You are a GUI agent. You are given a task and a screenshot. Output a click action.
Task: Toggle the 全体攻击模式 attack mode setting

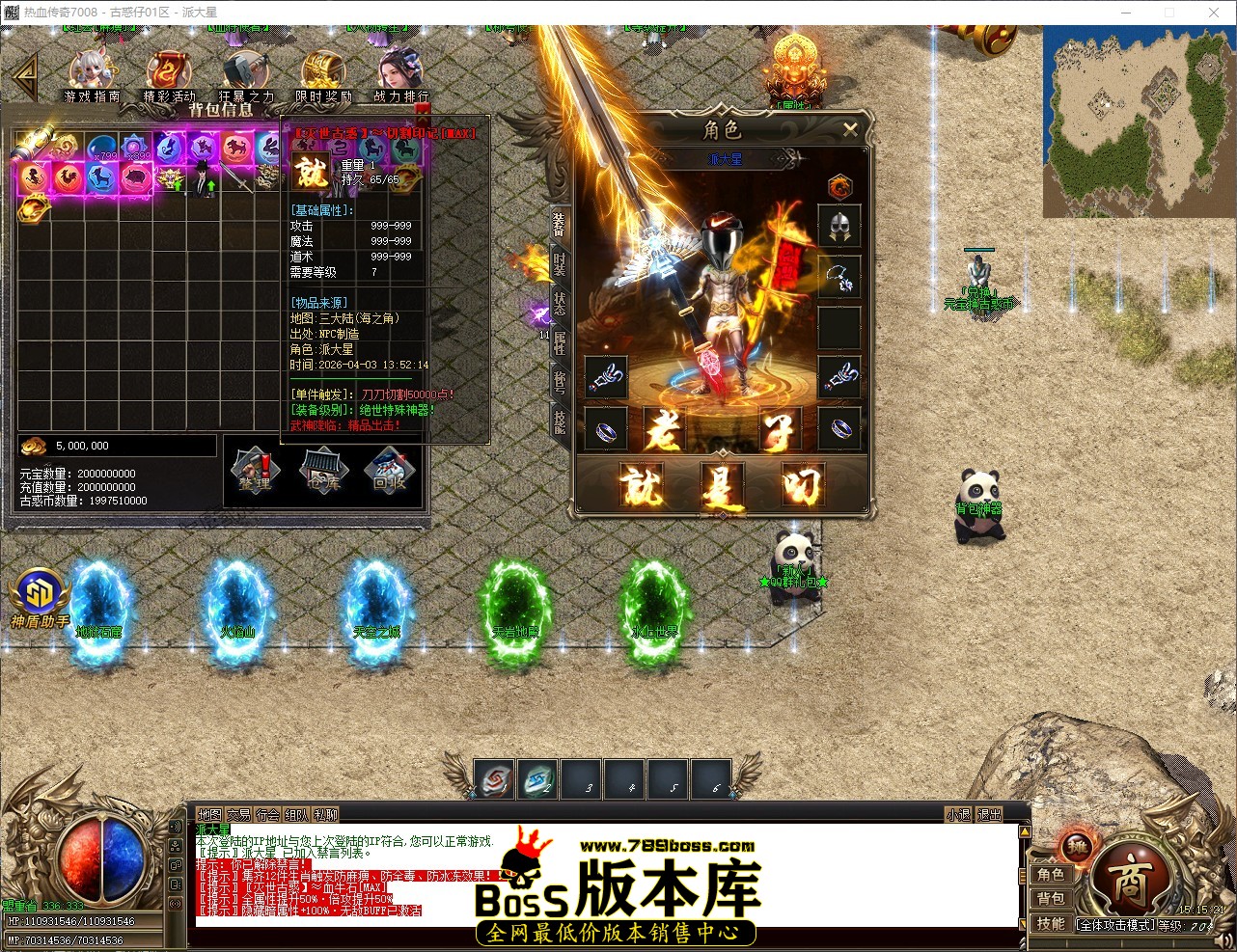coord(1115,924)
